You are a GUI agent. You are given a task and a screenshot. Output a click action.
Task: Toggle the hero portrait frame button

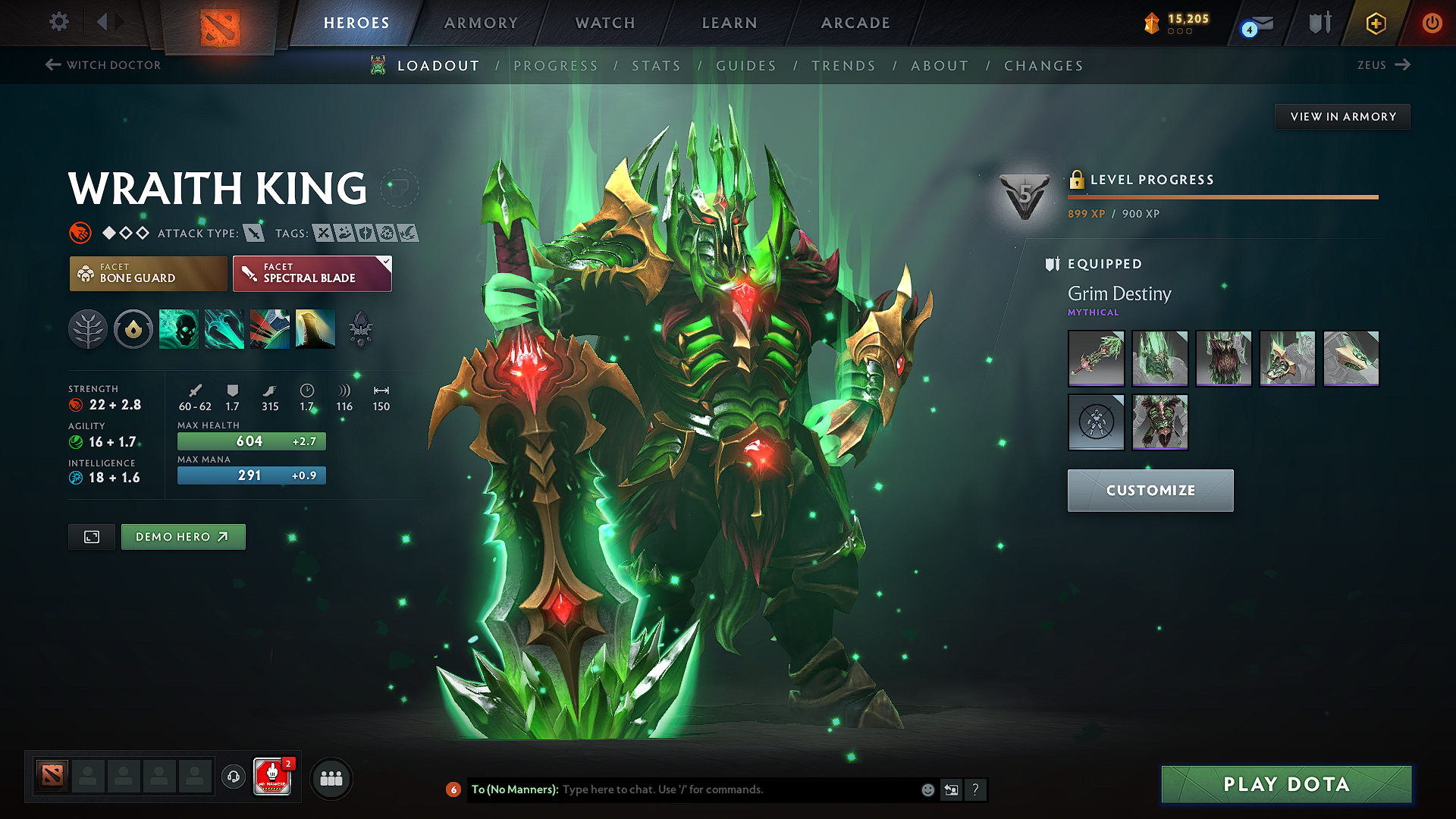point(91,536)
